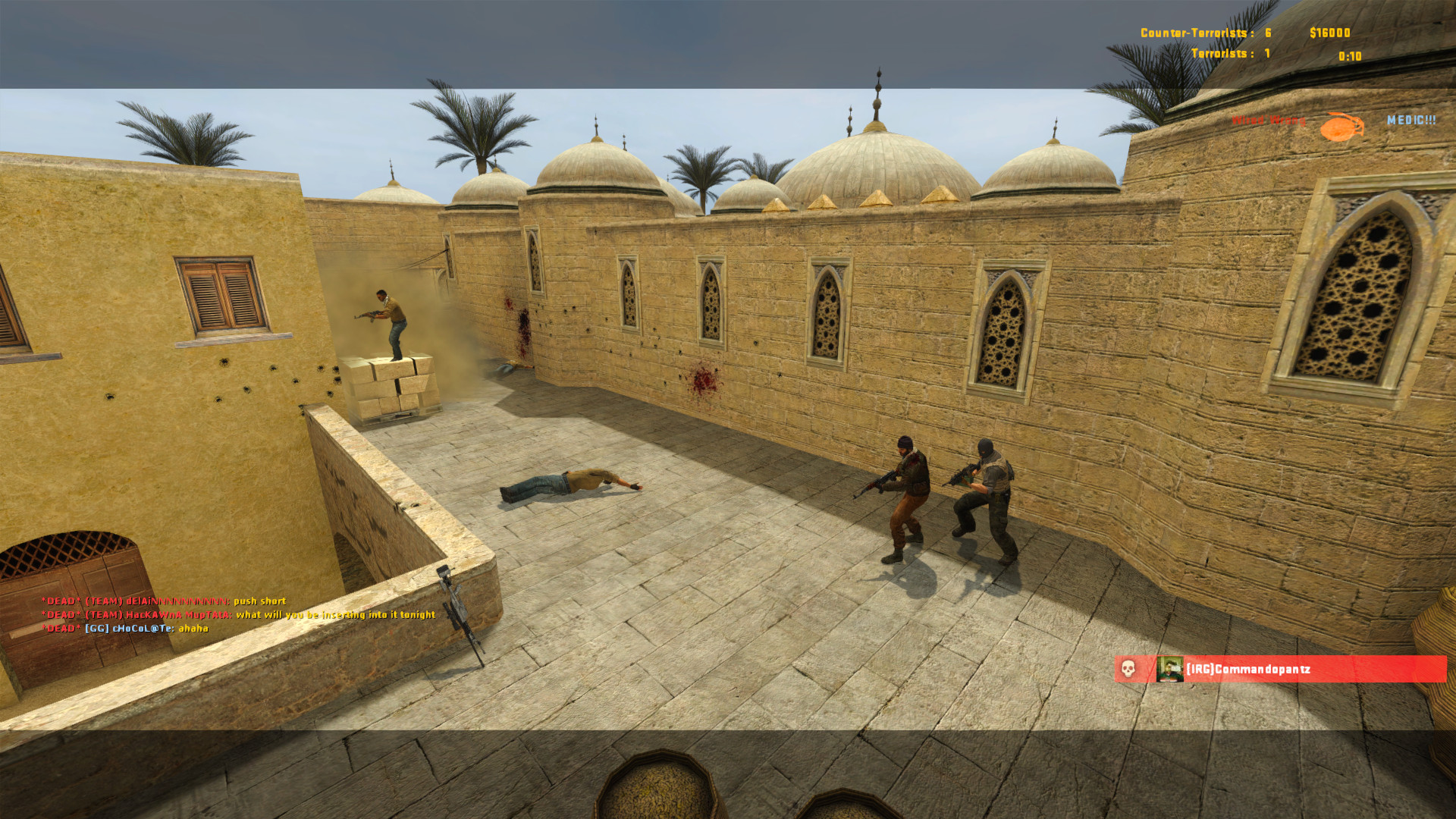Click the shuttered window on the left building

pyautogui.click(x=218, y=296)
